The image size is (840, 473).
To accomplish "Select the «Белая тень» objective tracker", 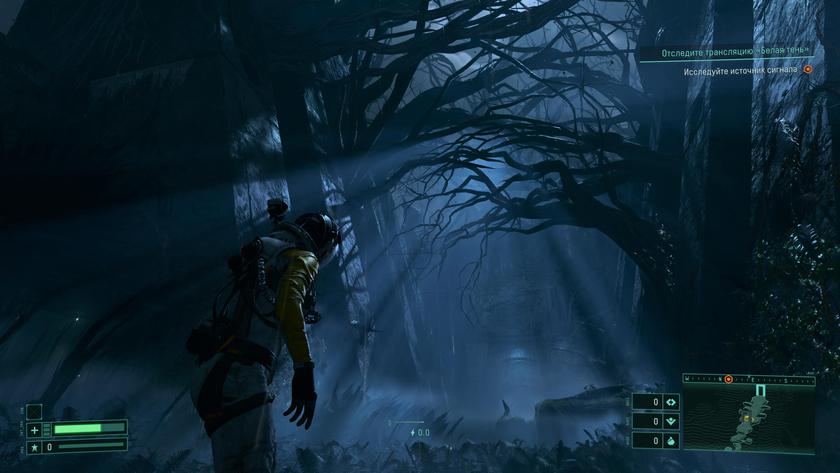I will point(735,52).
